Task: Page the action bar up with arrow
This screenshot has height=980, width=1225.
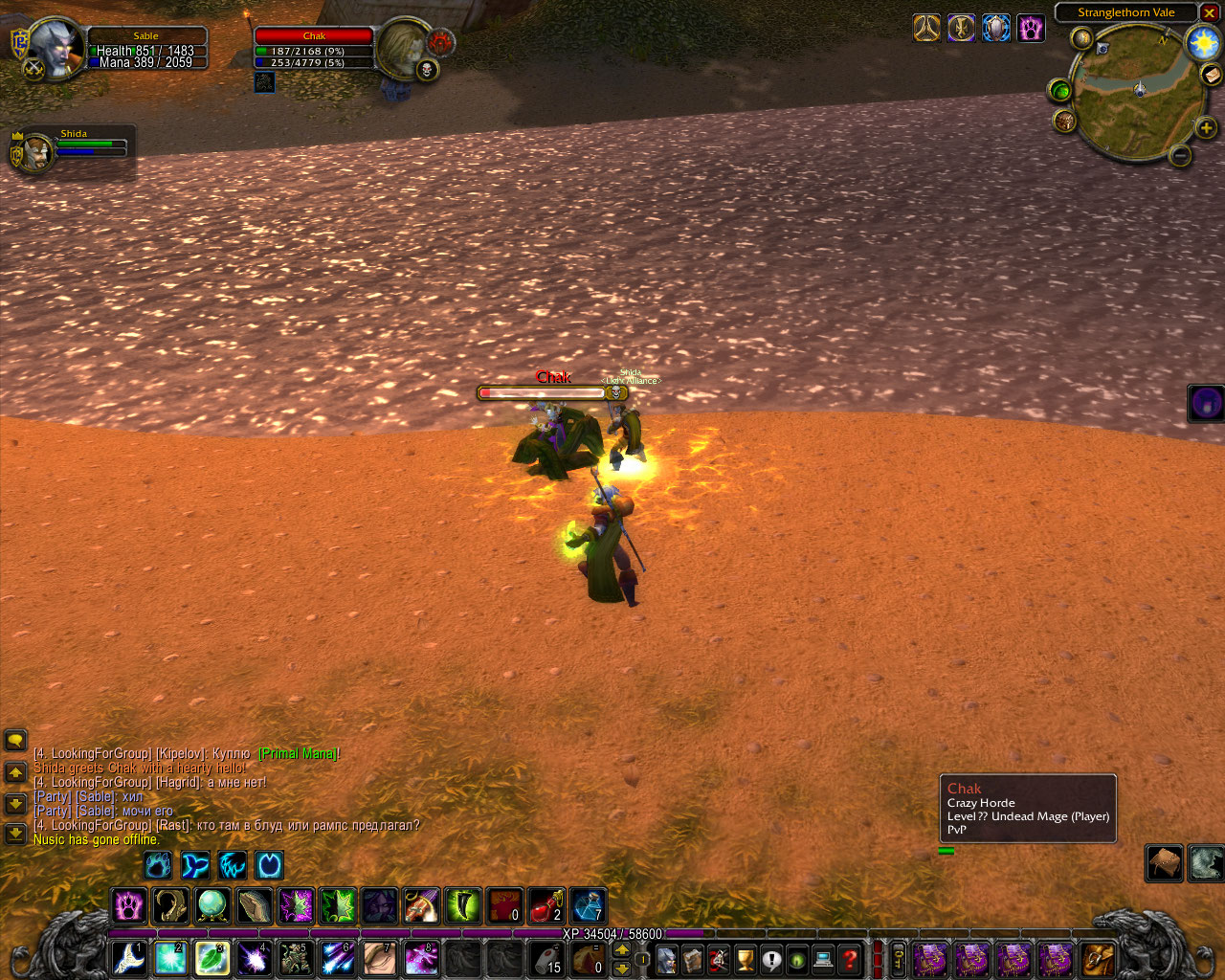Action: (622, 949)
